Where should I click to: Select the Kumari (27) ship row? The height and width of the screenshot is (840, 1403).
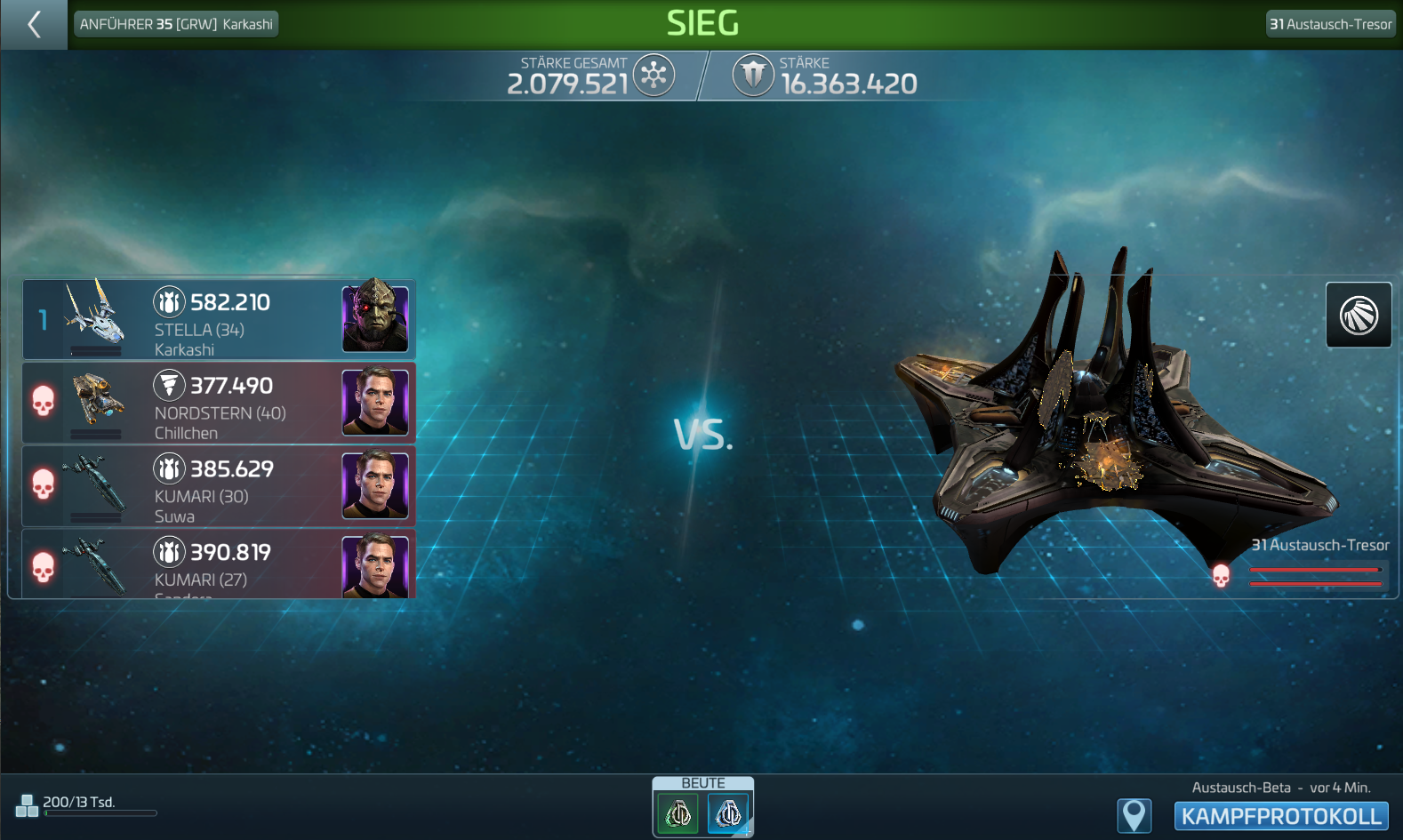[x=219, y=564]
